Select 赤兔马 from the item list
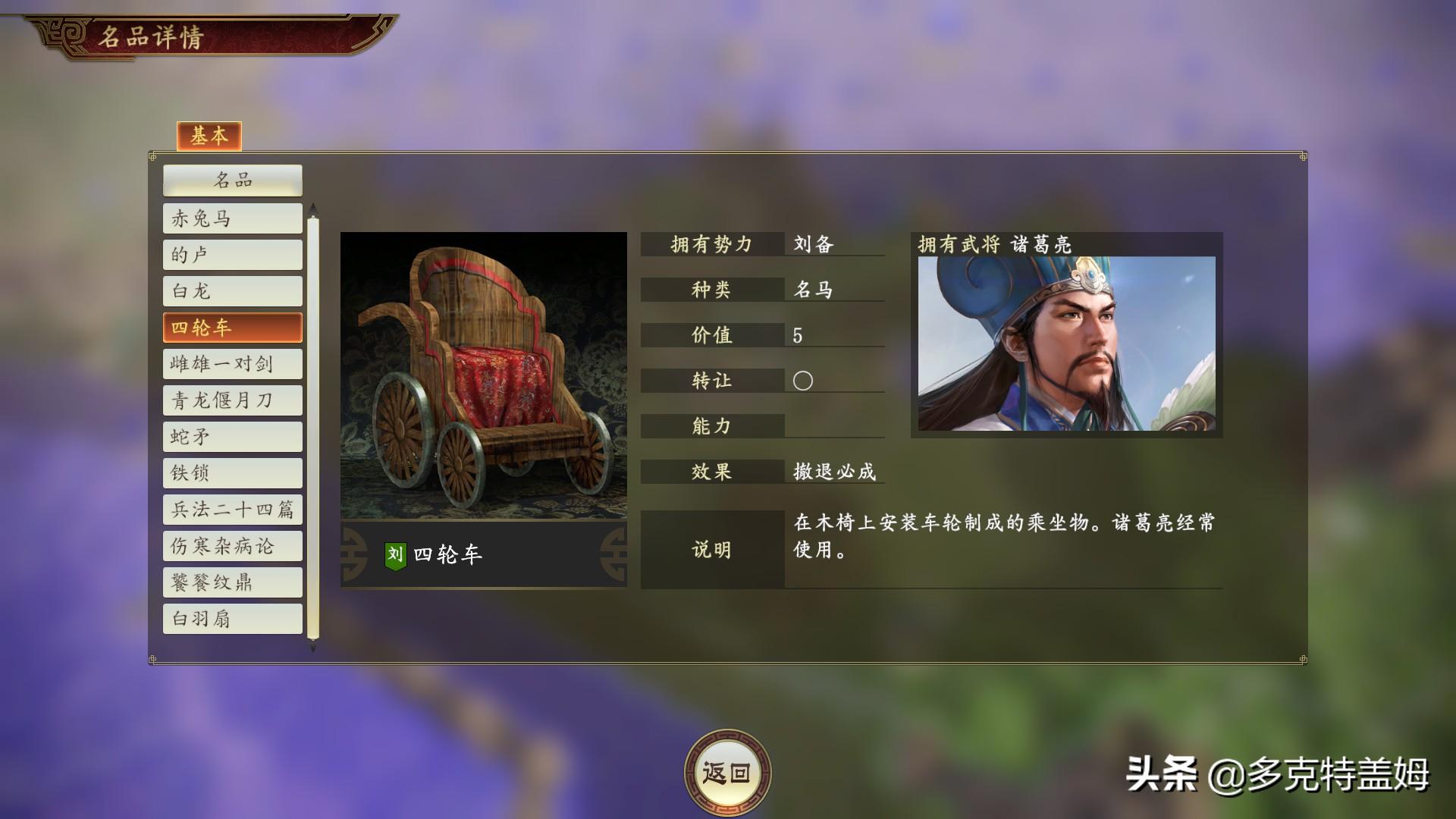 tap(232, 218)
